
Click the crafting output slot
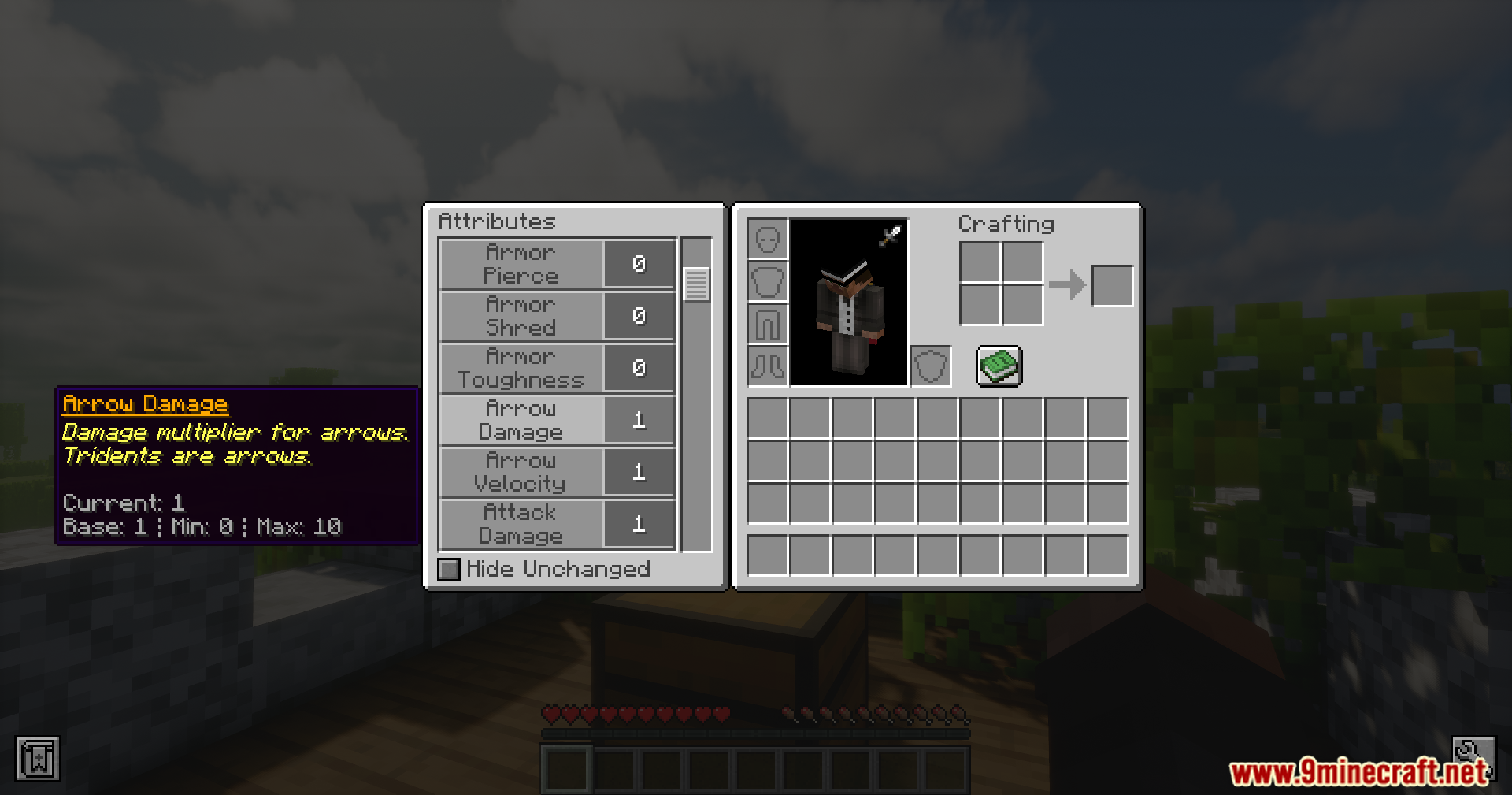click(1112, 285)
